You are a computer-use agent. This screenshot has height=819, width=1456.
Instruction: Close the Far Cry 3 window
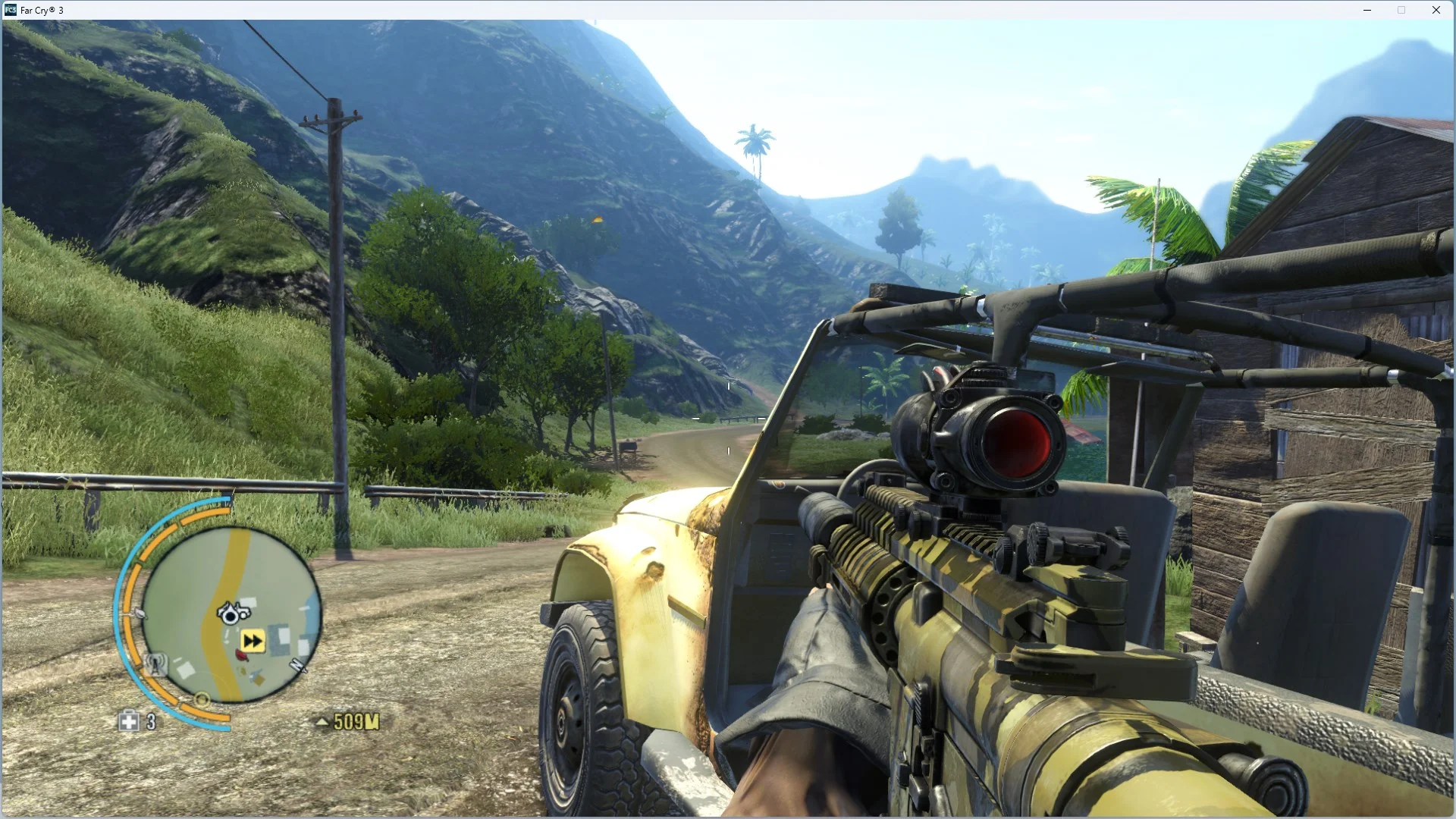(x=1436, y=10)
